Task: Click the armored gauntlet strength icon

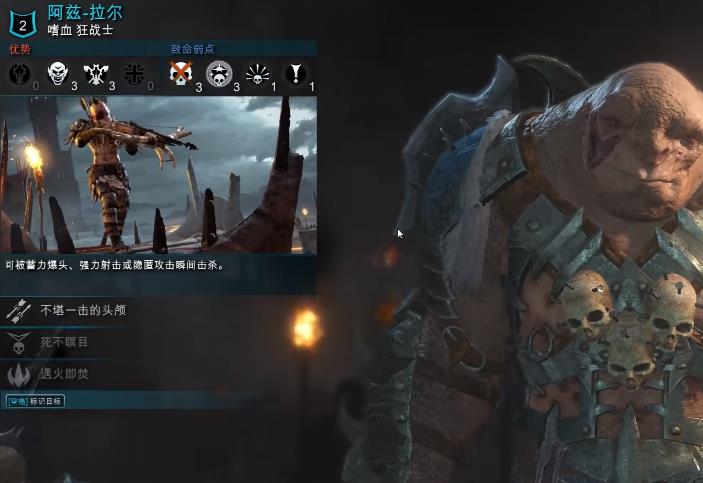Action: click(19, 73)
